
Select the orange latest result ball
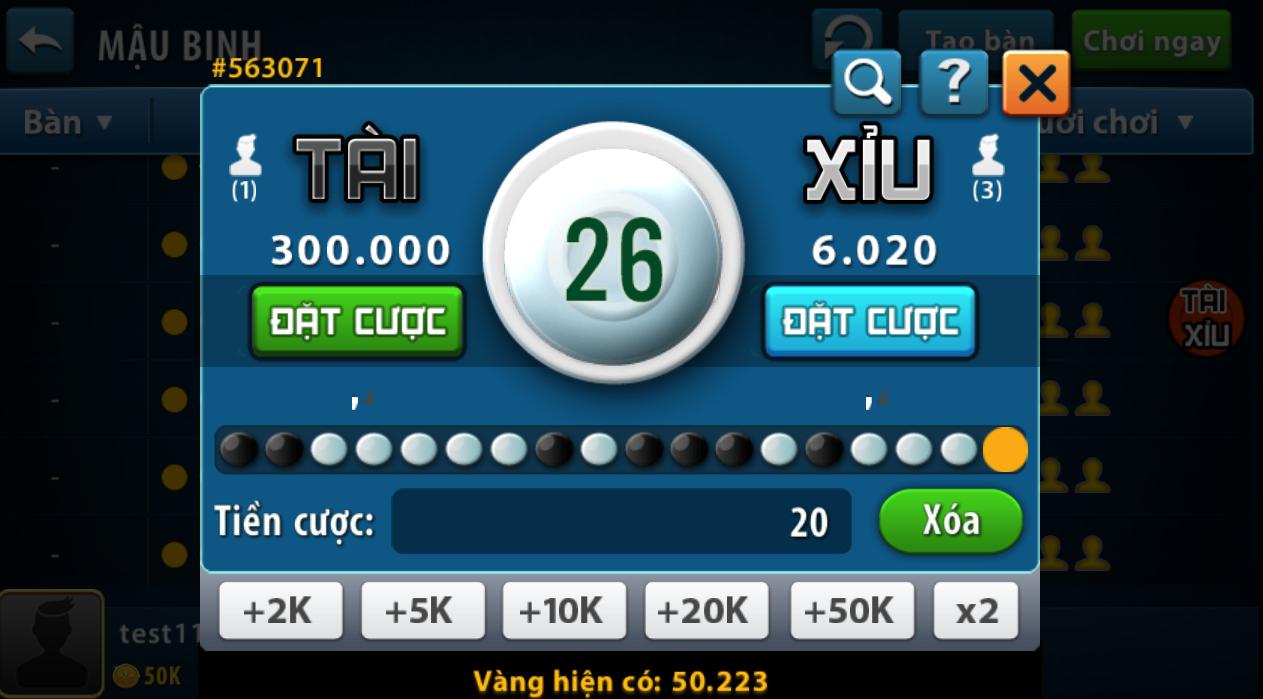tap(1005, 450)
